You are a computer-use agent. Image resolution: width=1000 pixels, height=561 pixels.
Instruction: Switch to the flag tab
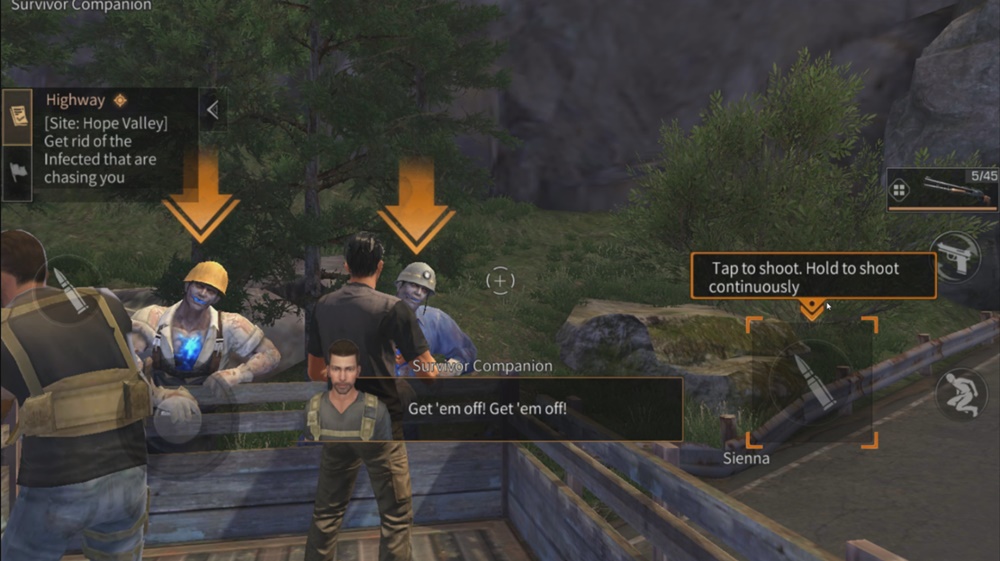pyautogui.click(x=16, y=172)
